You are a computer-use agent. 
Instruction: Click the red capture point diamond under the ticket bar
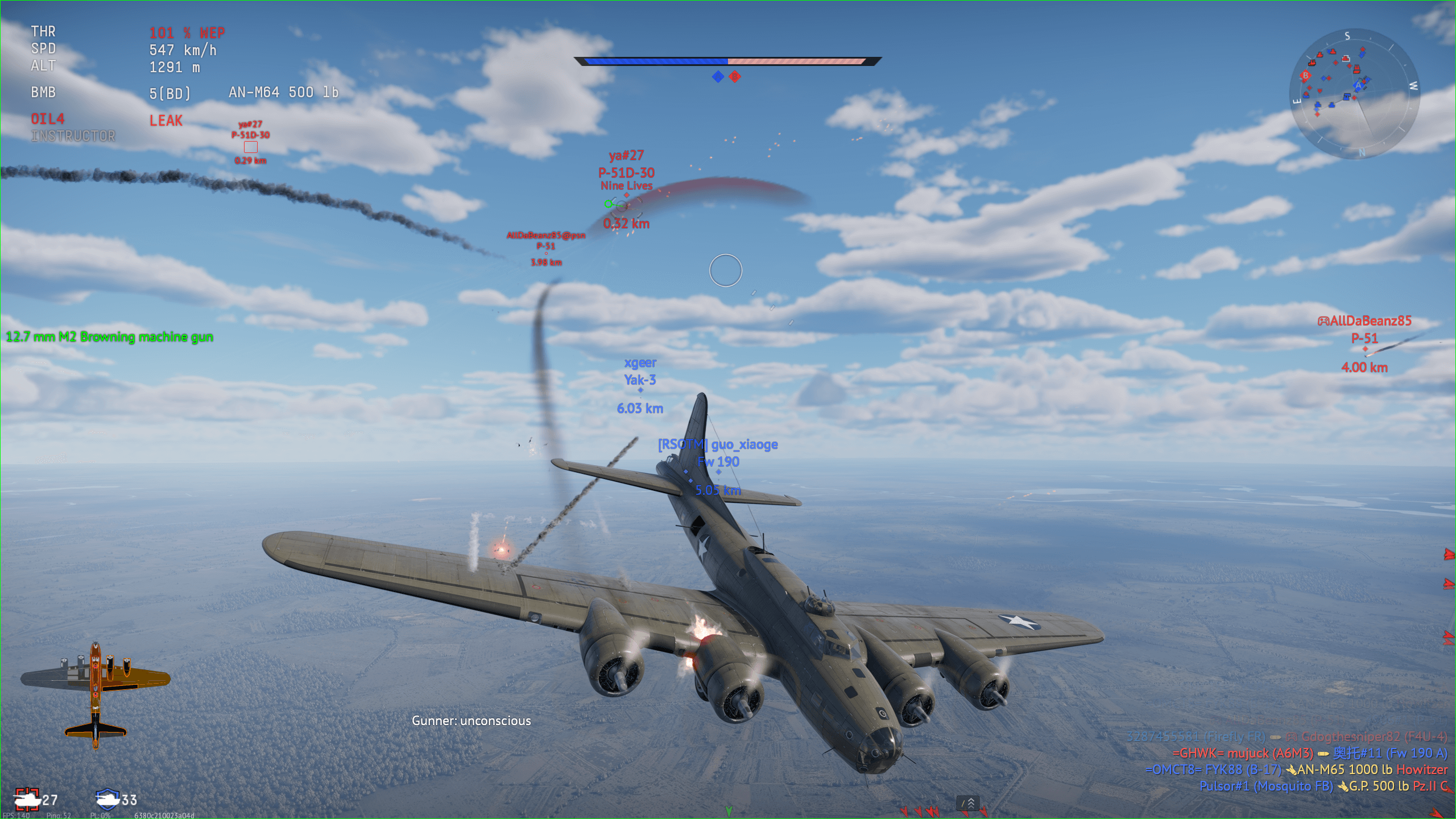[735, 76]
